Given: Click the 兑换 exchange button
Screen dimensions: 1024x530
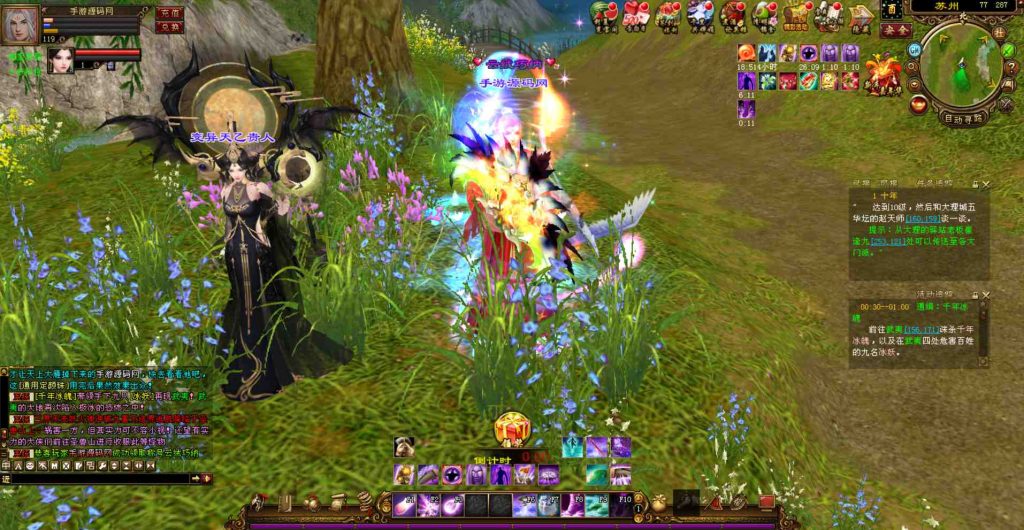Looking at the screenshot, I should (170, 27).
